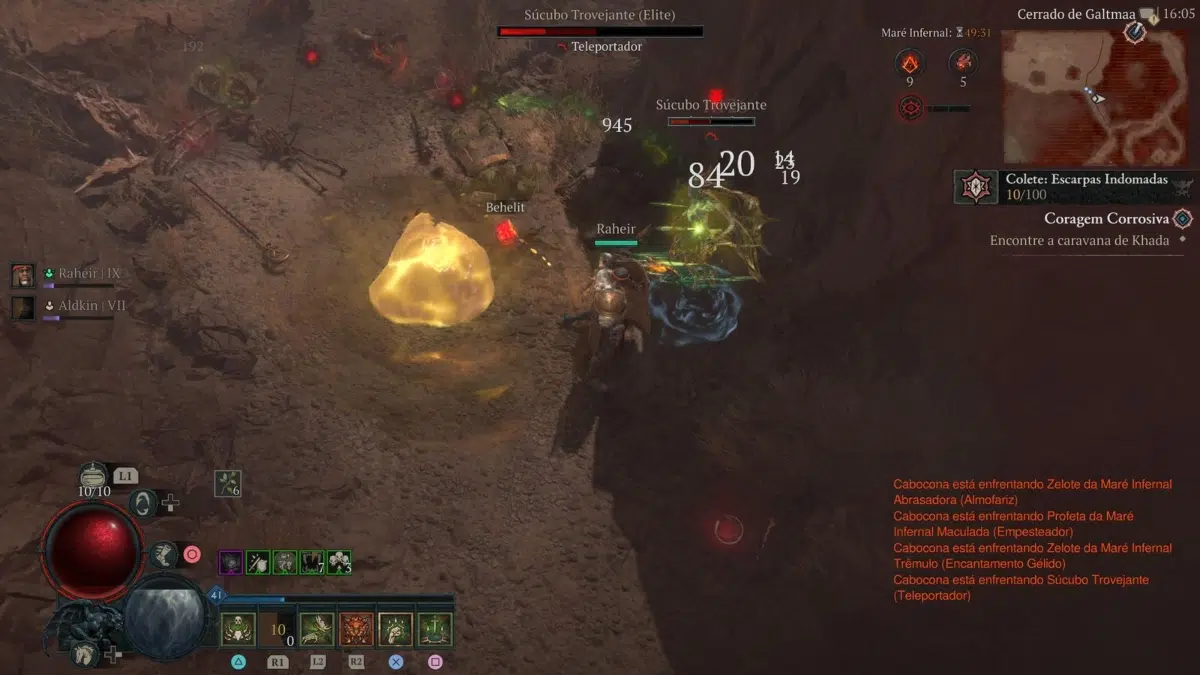Trigger the green sword skill slot
The height and width of the screenshot is (675, 1200).
(435, 629)
